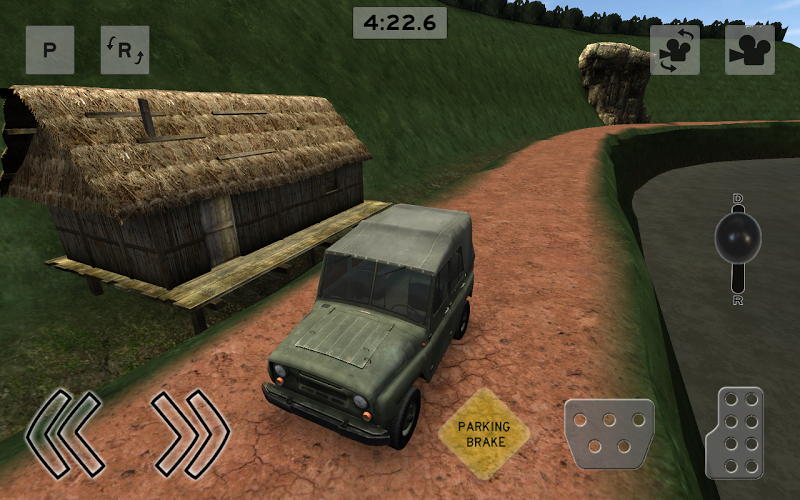800x500 pixels.
Task: Steer right with the right arrow button
Action: click(x=190, y=433)
